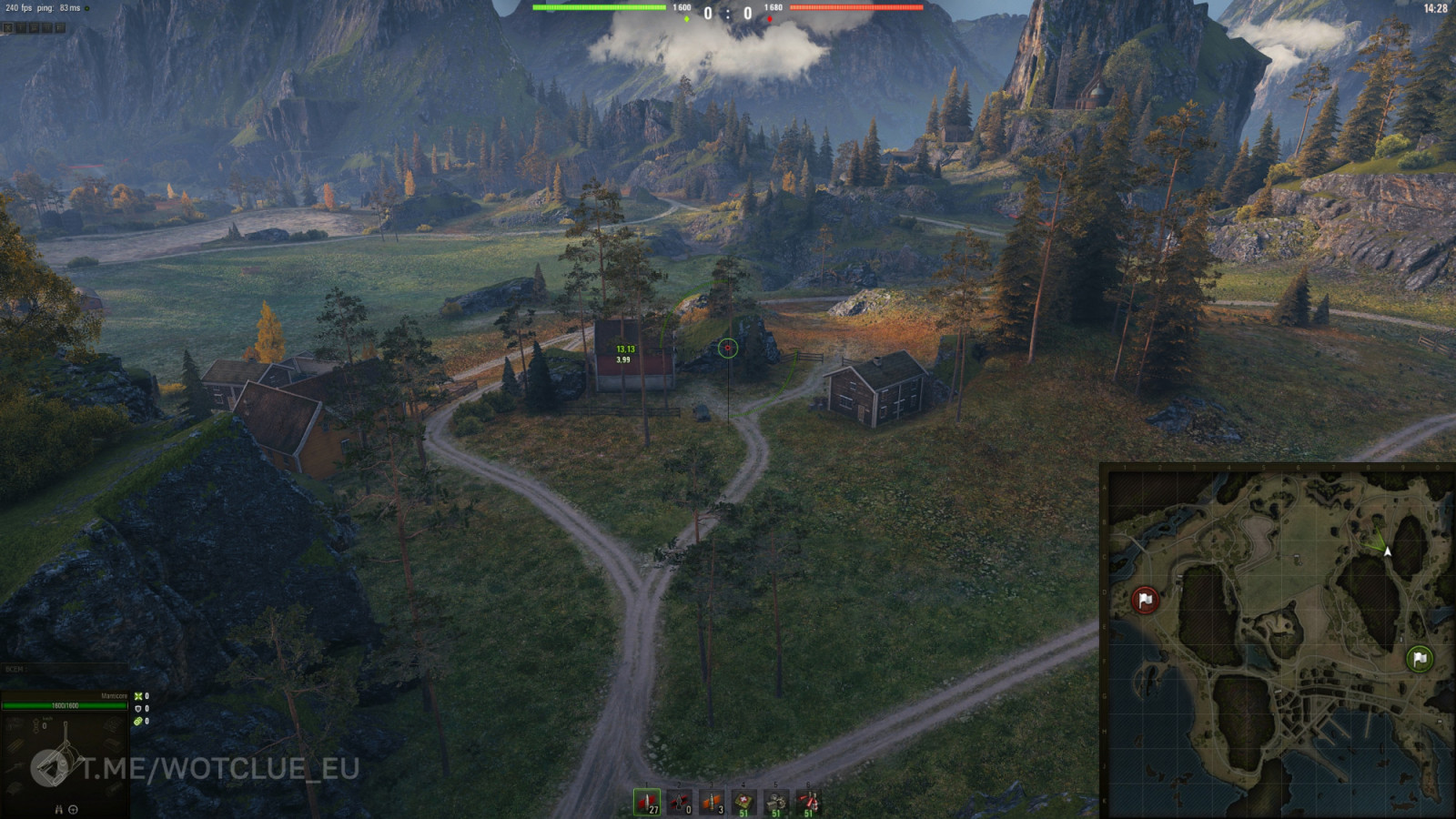Click the central hill on the minimap
Viewport: 1456px width, 819px height.
(1283, 628)
